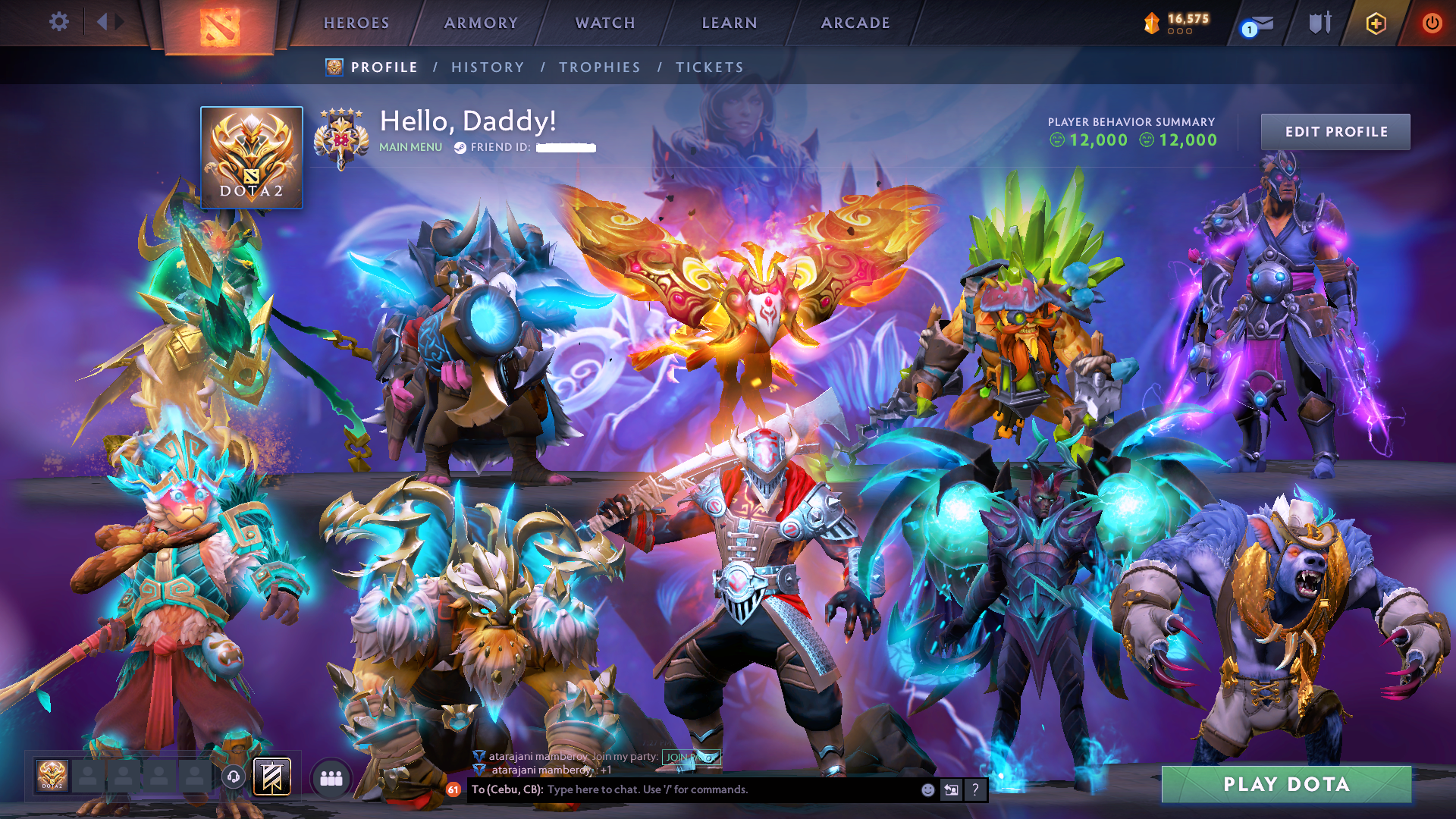Open the MAIN MENU label under Hello, Daddy
The width and height of the screenshot is (1456, 819).
410,147
